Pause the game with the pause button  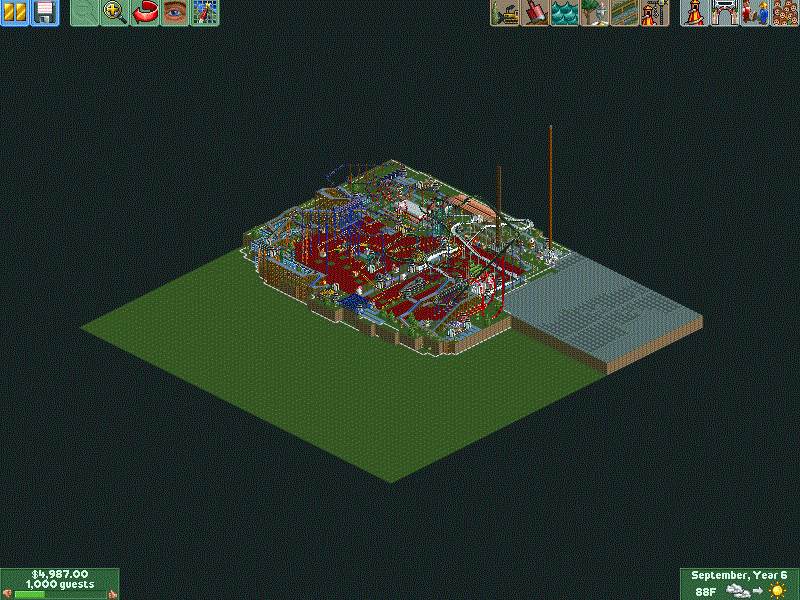pos(15,13)
